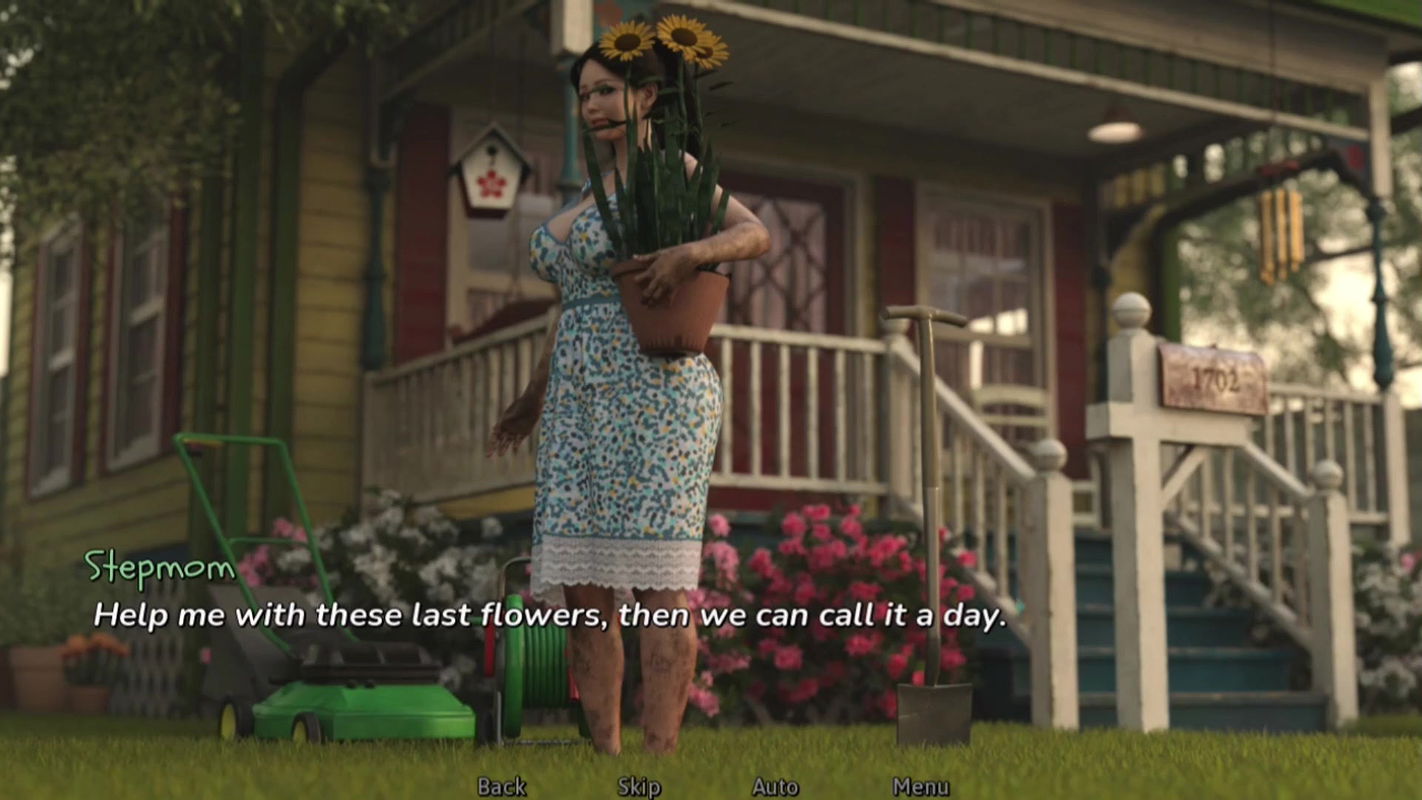
Task: Open the Menu screen
Action: click(920, 787)
